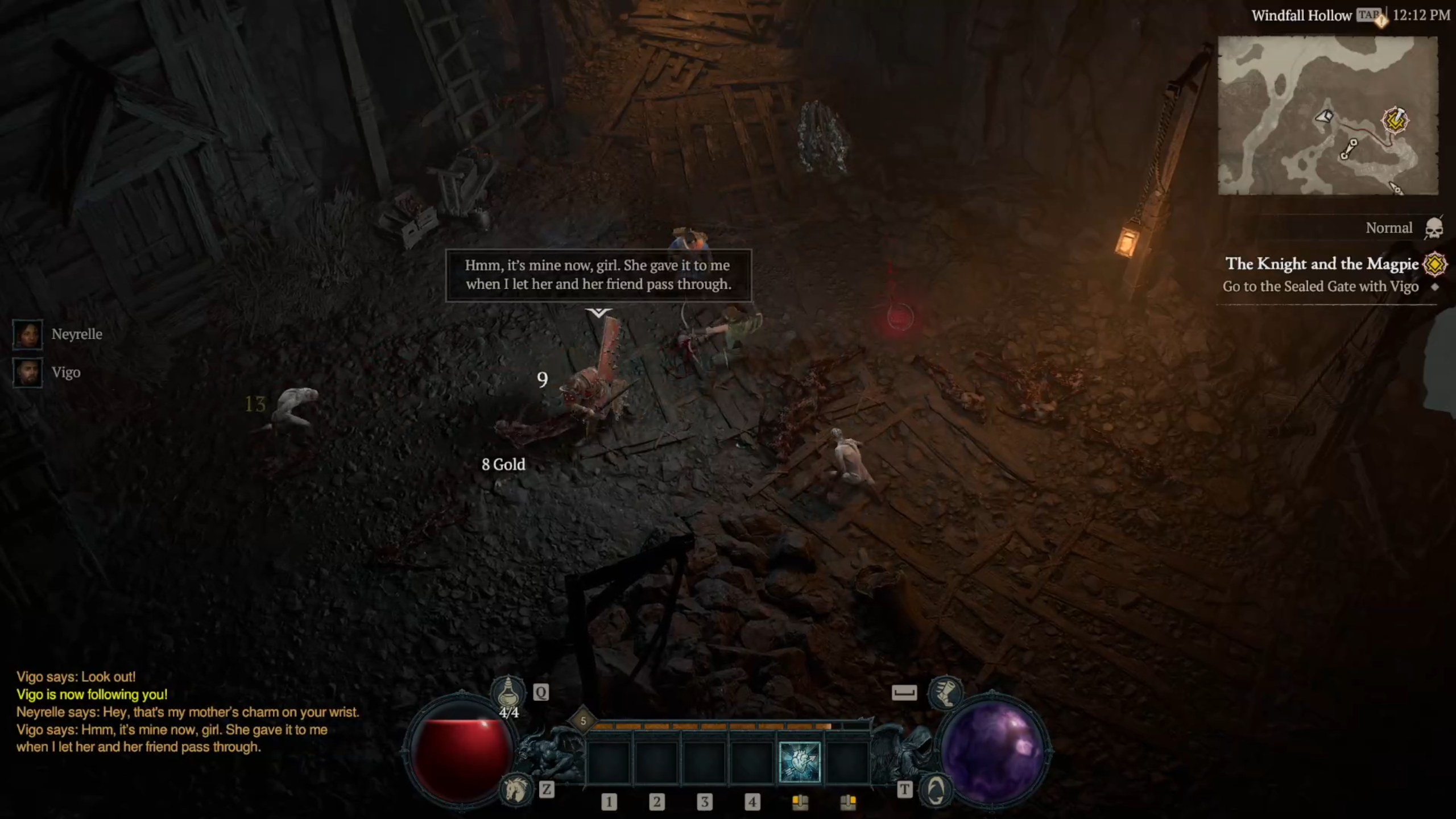Open the chat log messages
The width and height of the screenshot is (1456, 819).
pos(188,712)
